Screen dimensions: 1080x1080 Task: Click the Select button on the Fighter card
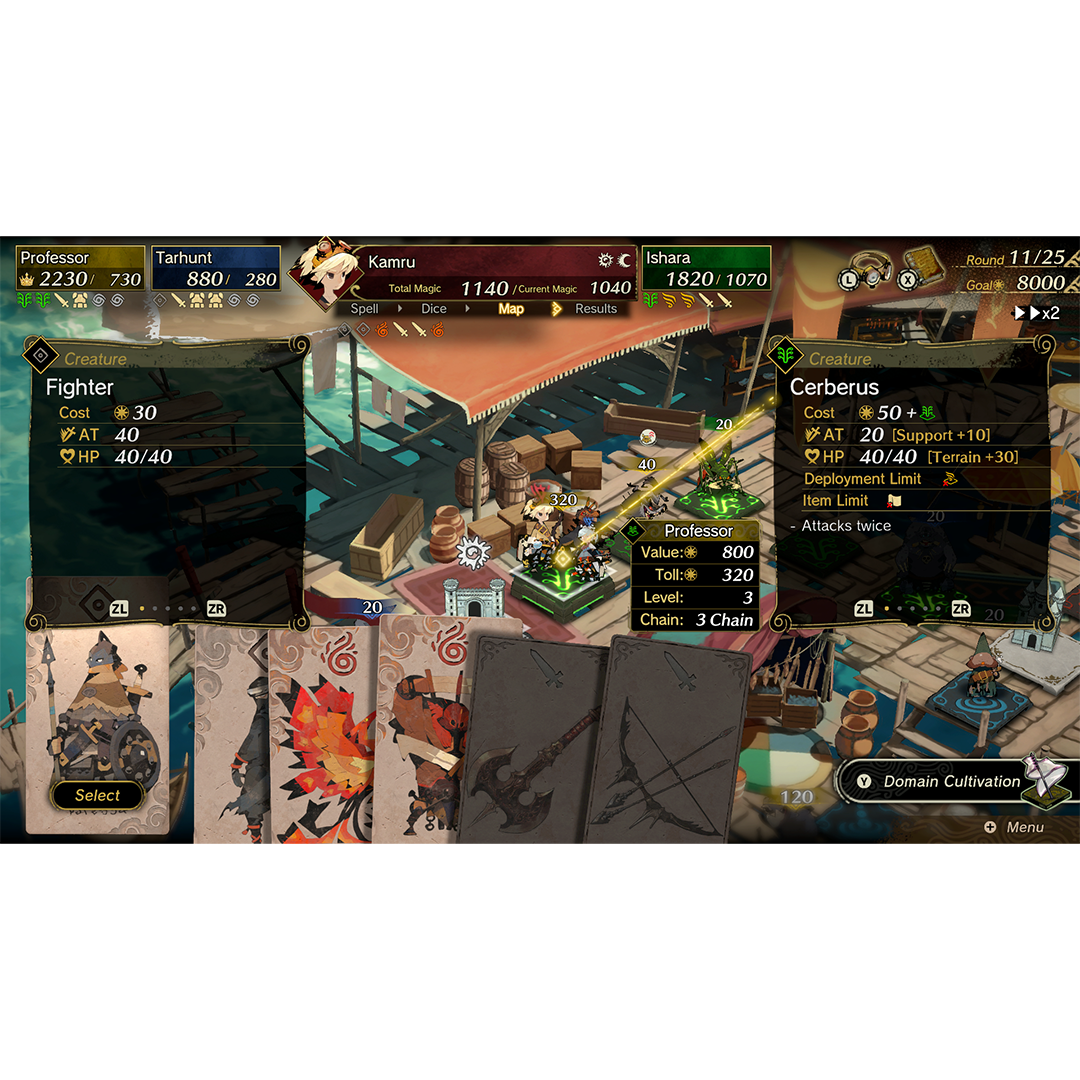click(x=97, y=795)
